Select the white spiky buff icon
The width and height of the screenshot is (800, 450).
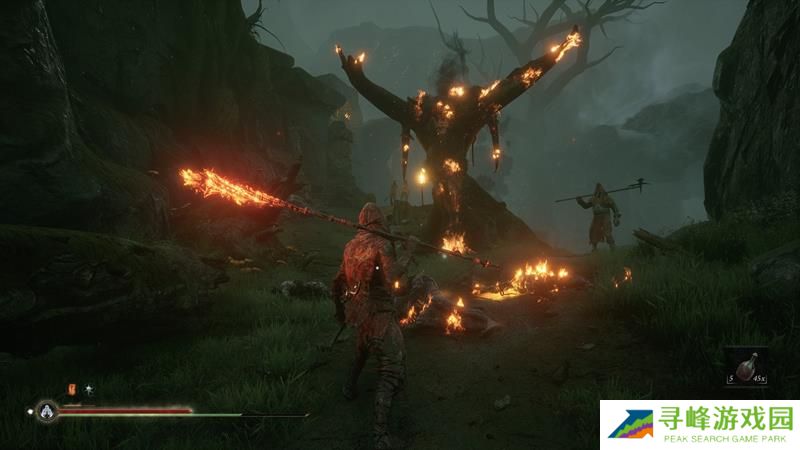89,388
